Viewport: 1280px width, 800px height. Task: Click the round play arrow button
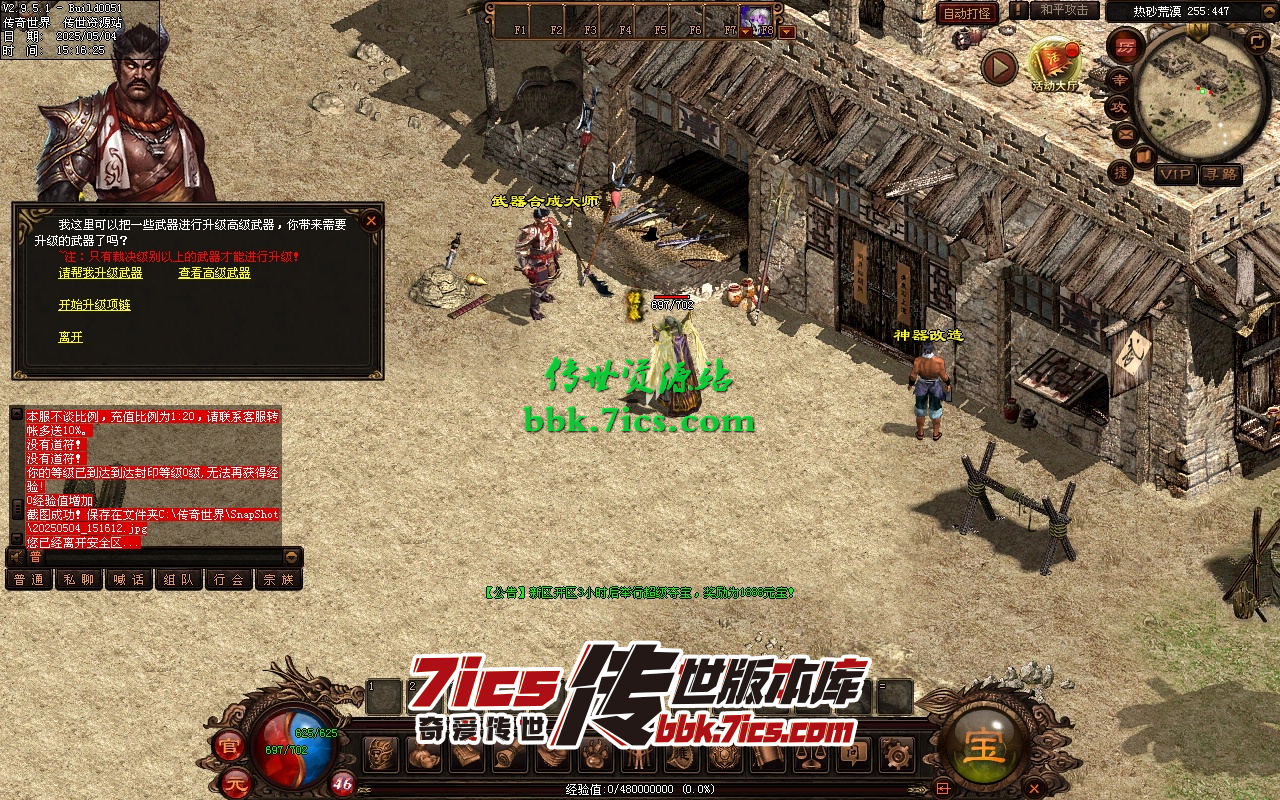(998, 67)
